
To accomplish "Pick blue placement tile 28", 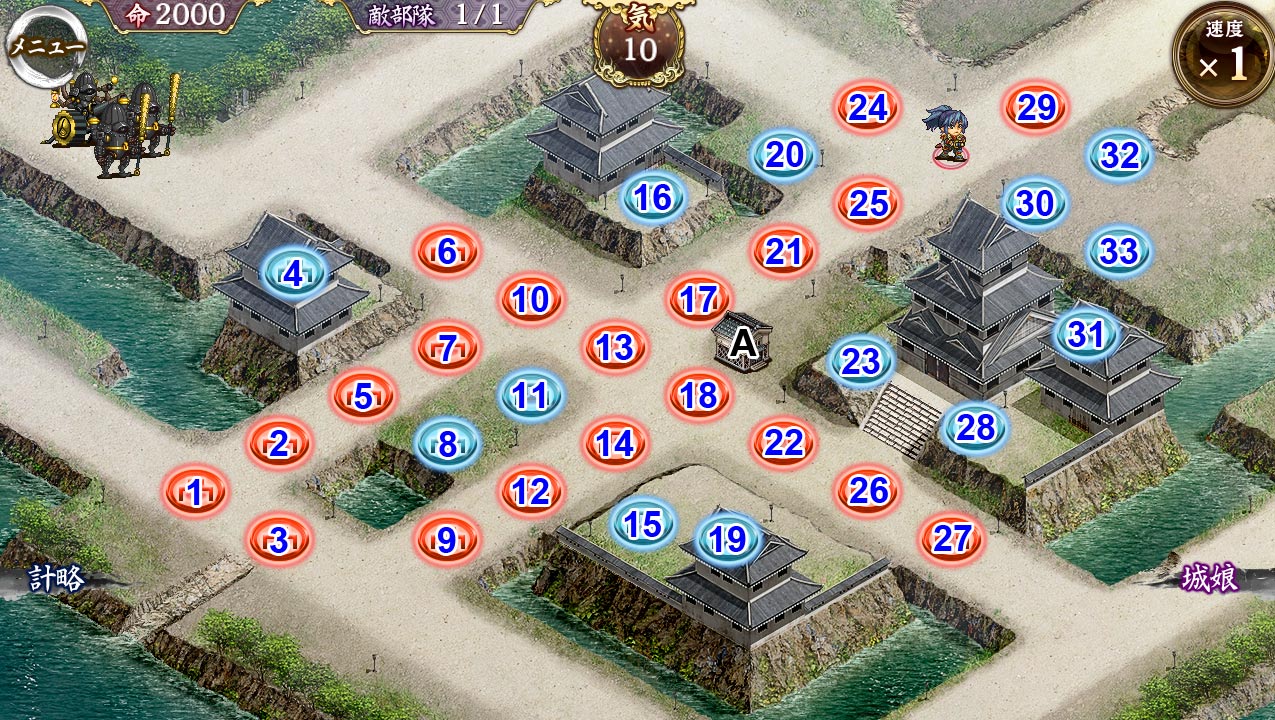I will pos(975,428).
